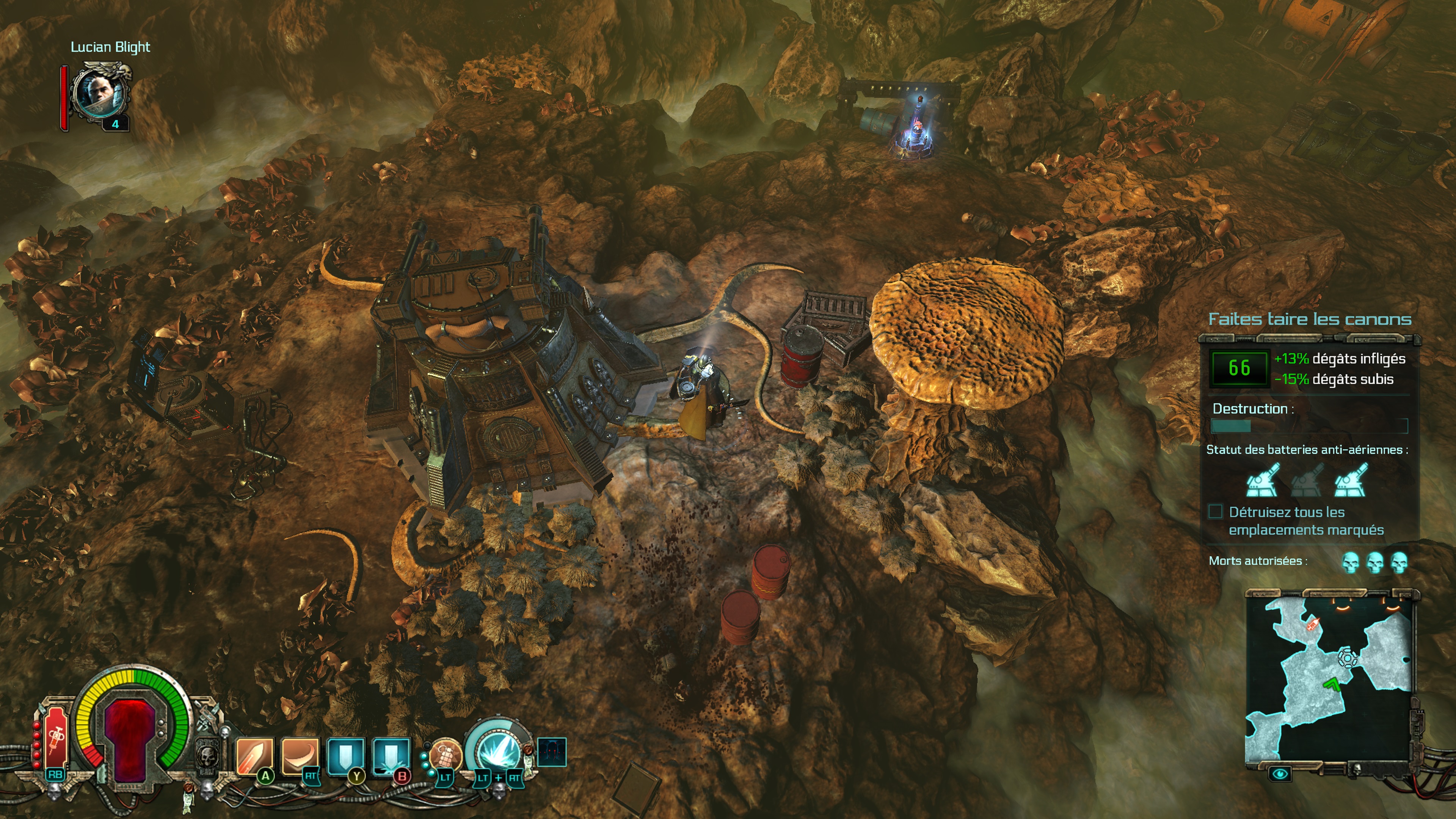Check the 'Détruisez tous les emplacements marqués' objective

[x=1215, y=511]
